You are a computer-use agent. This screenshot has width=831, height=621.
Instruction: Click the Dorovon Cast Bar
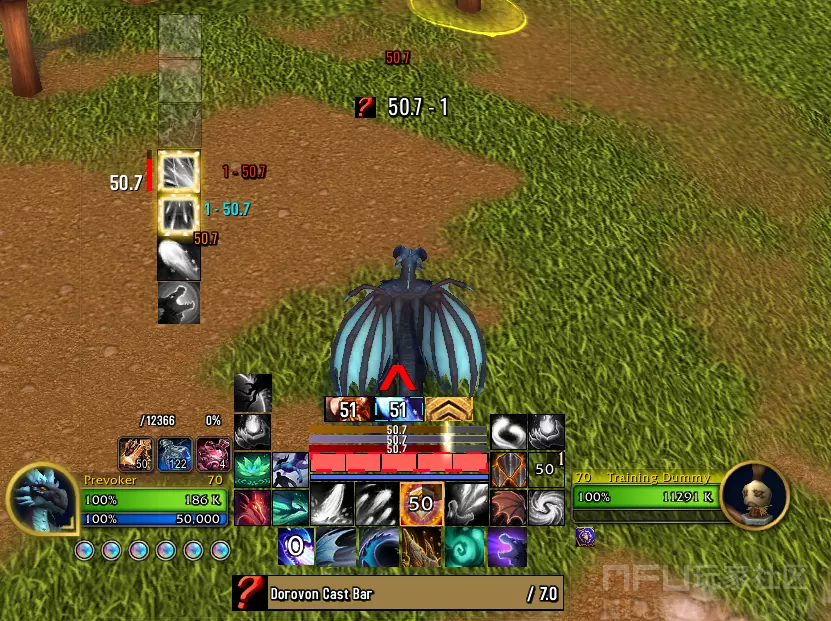pos(398,593)
